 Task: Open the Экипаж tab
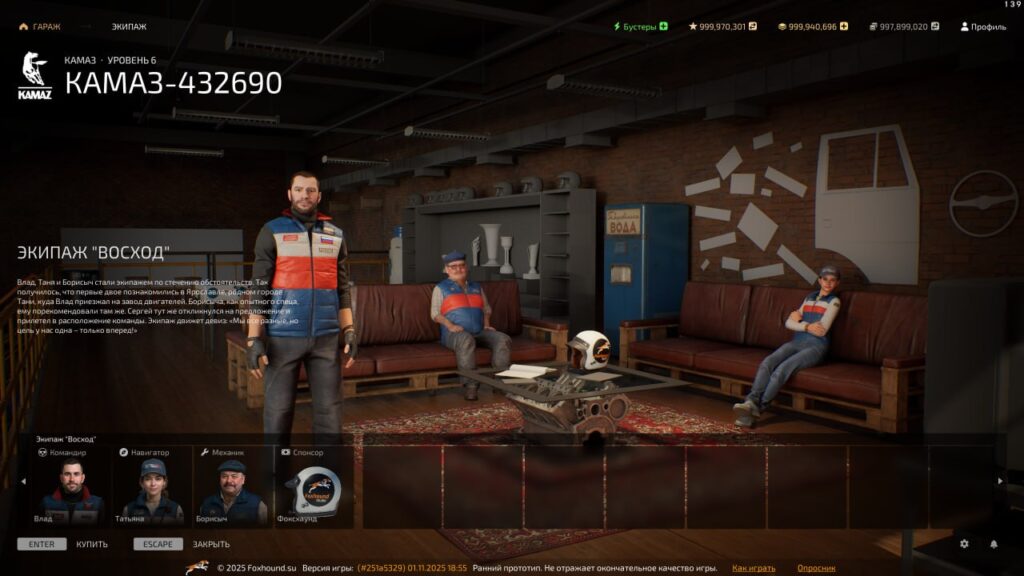(x=129, y=27)
